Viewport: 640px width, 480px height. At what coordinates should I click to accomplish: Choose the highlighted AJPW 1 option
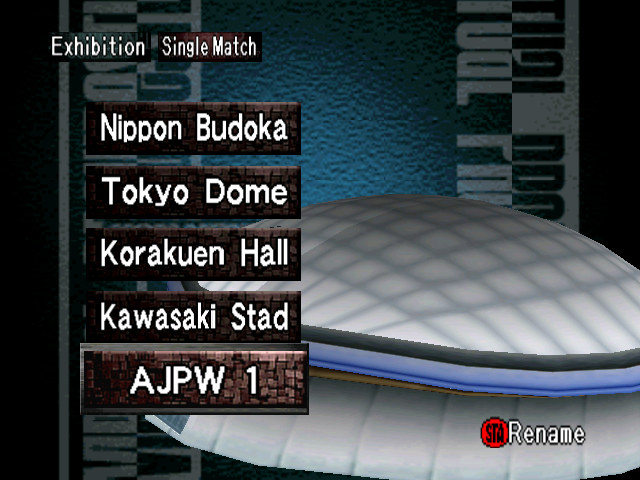click(194, 380)
